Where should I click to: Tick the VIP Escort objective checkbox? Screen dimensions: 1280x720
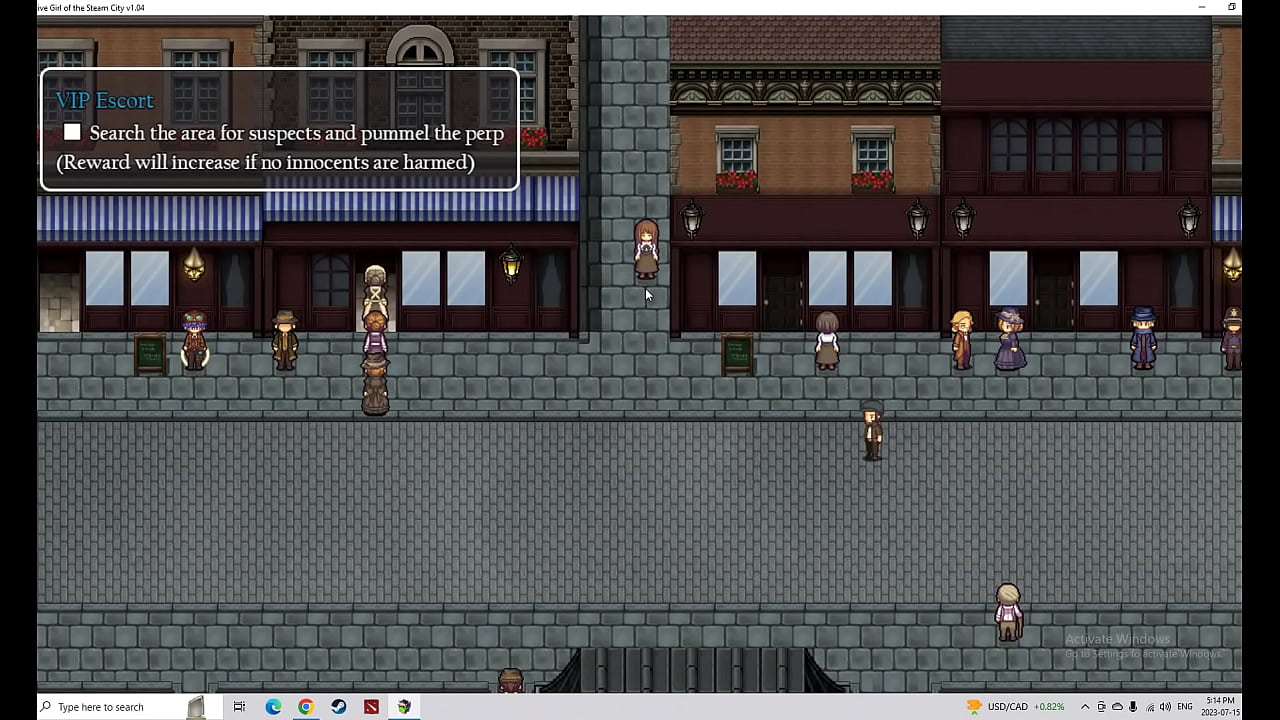[72, 133]
